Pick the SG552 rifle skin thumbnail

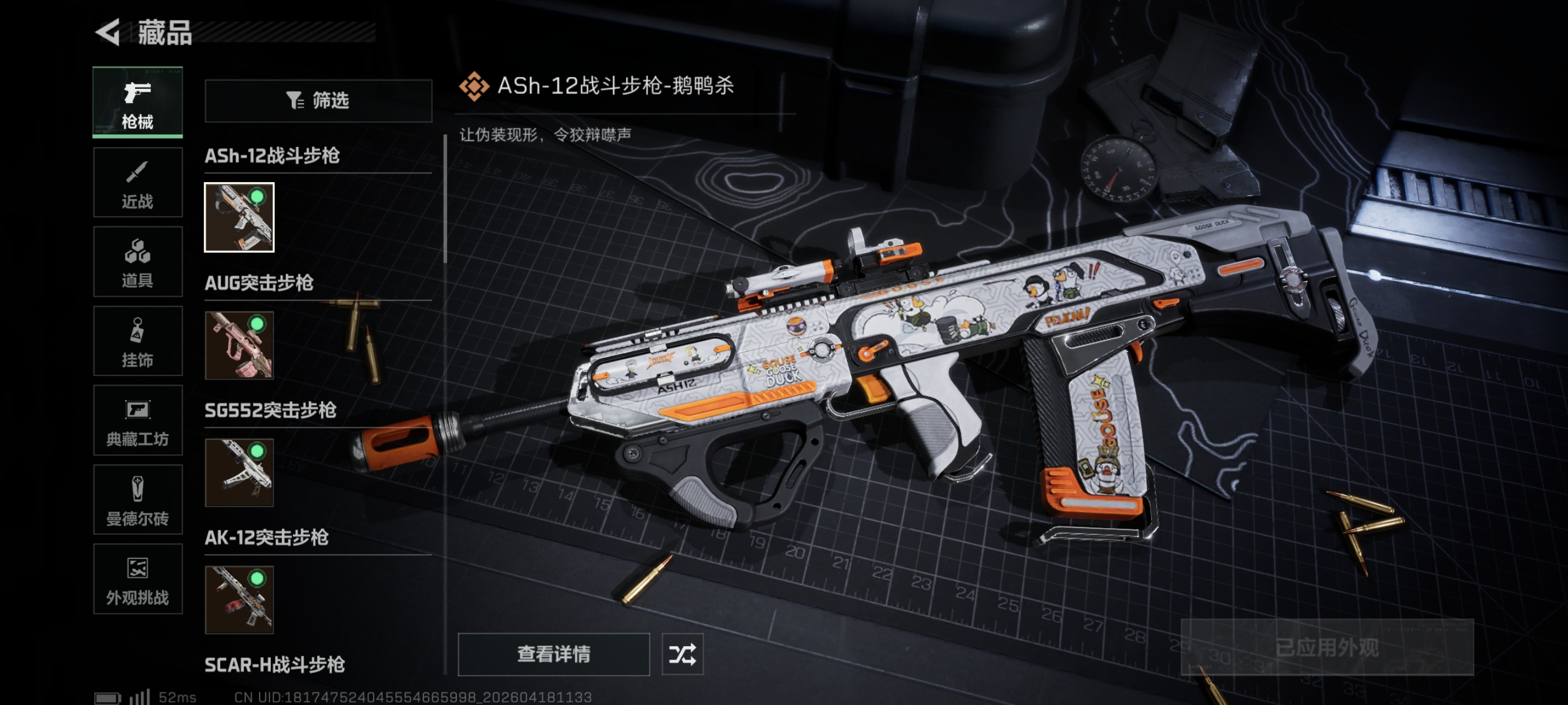pos(239,472)
